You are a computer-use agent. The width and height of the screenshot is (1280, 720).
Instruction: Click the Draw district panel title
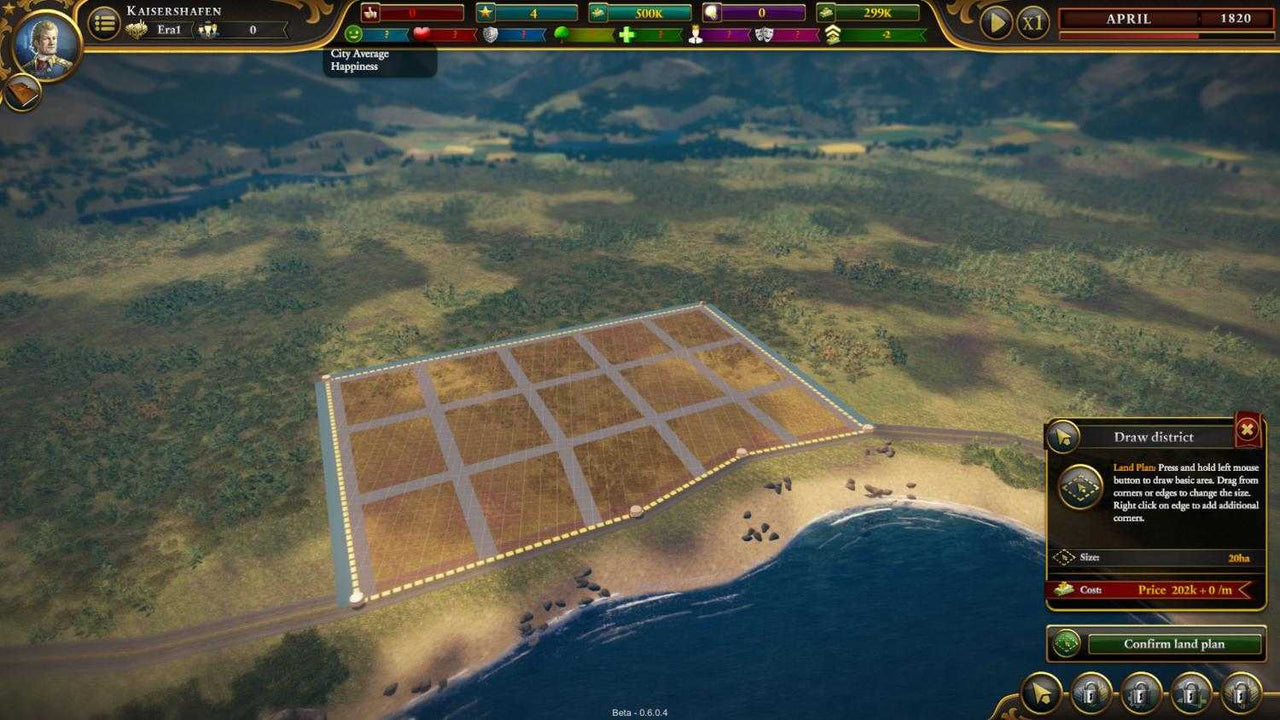(1155, 437)
